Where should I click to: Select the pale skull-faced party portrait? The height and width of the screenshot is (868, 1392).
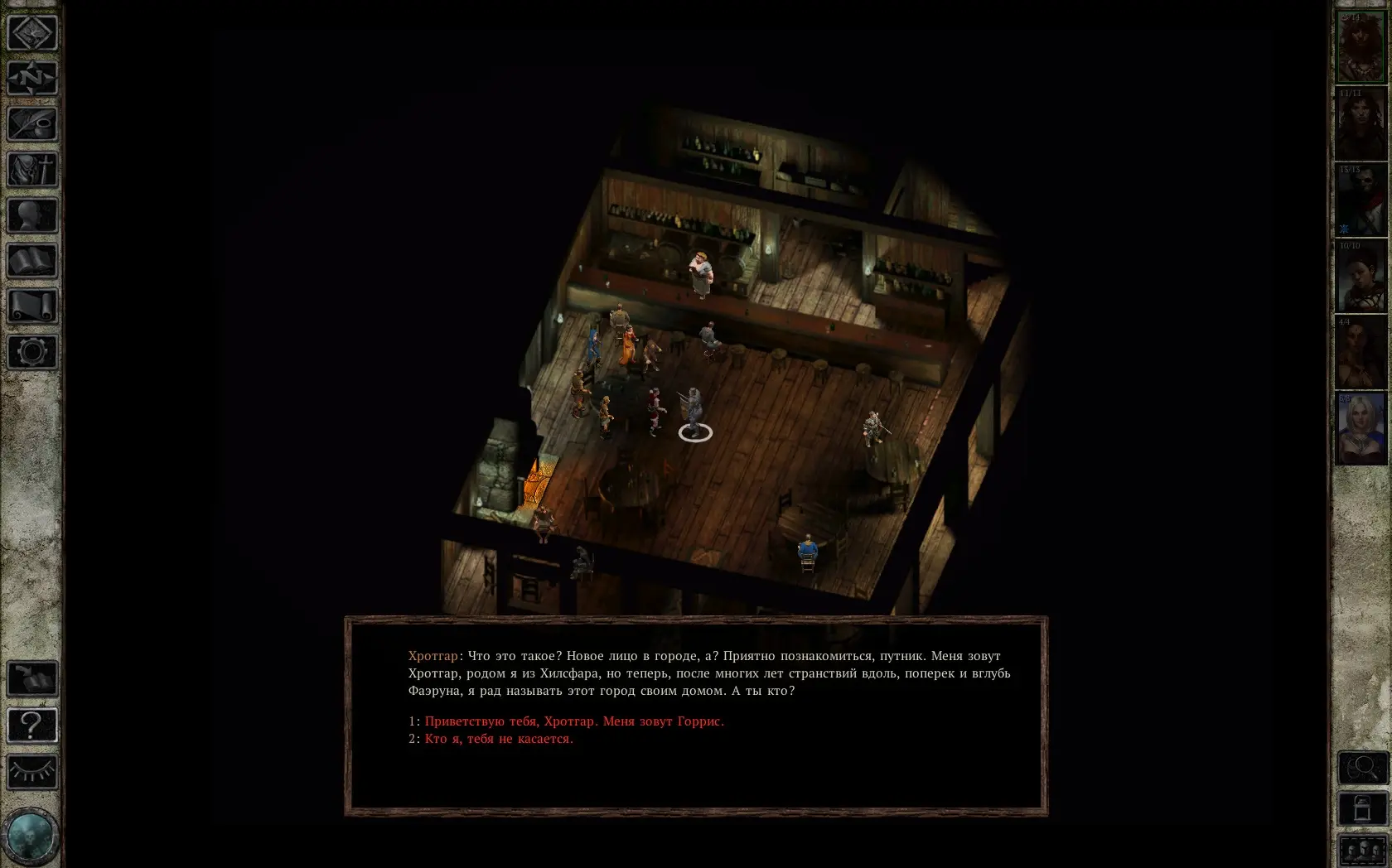(x=1361, y=200)
